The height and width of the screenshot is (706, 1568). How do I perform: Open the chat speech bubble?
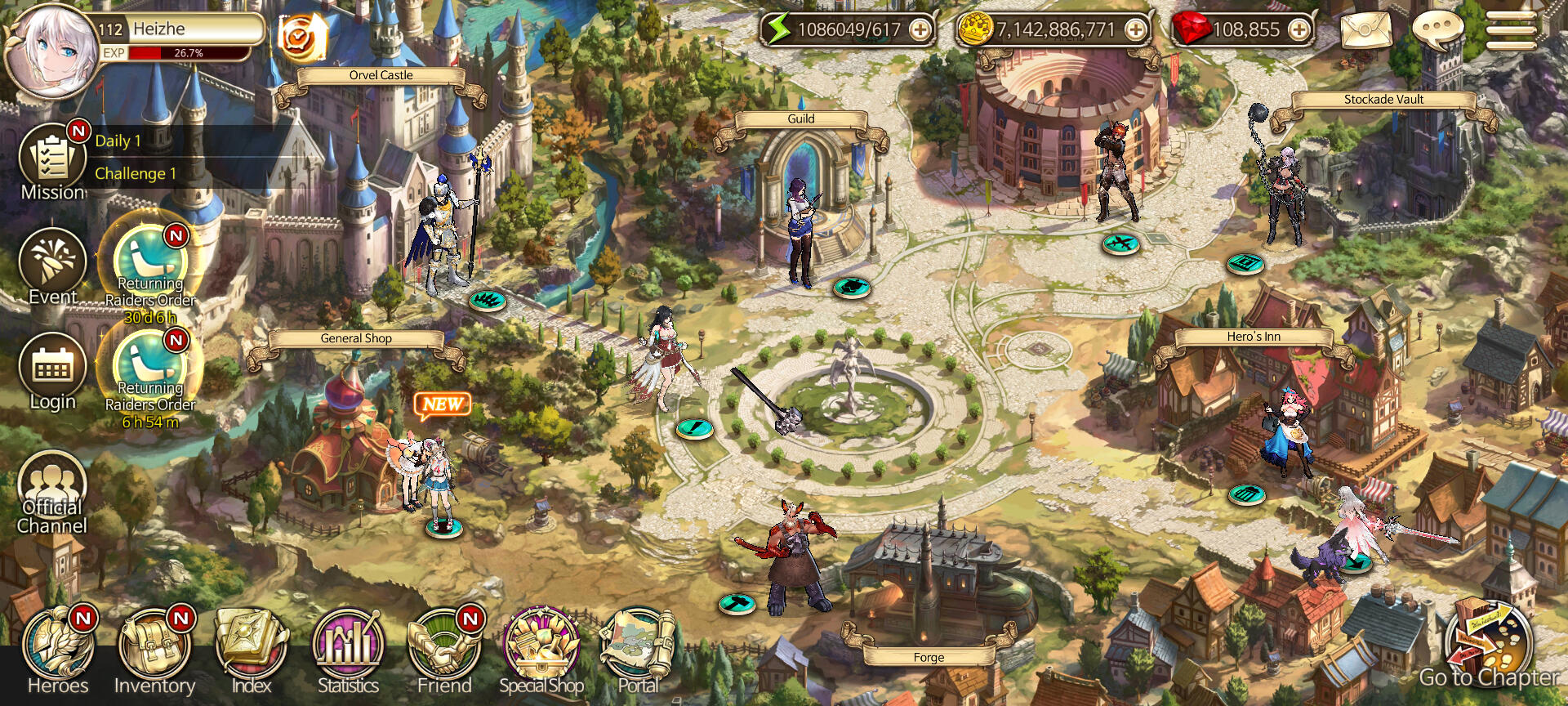[1437, 30]
